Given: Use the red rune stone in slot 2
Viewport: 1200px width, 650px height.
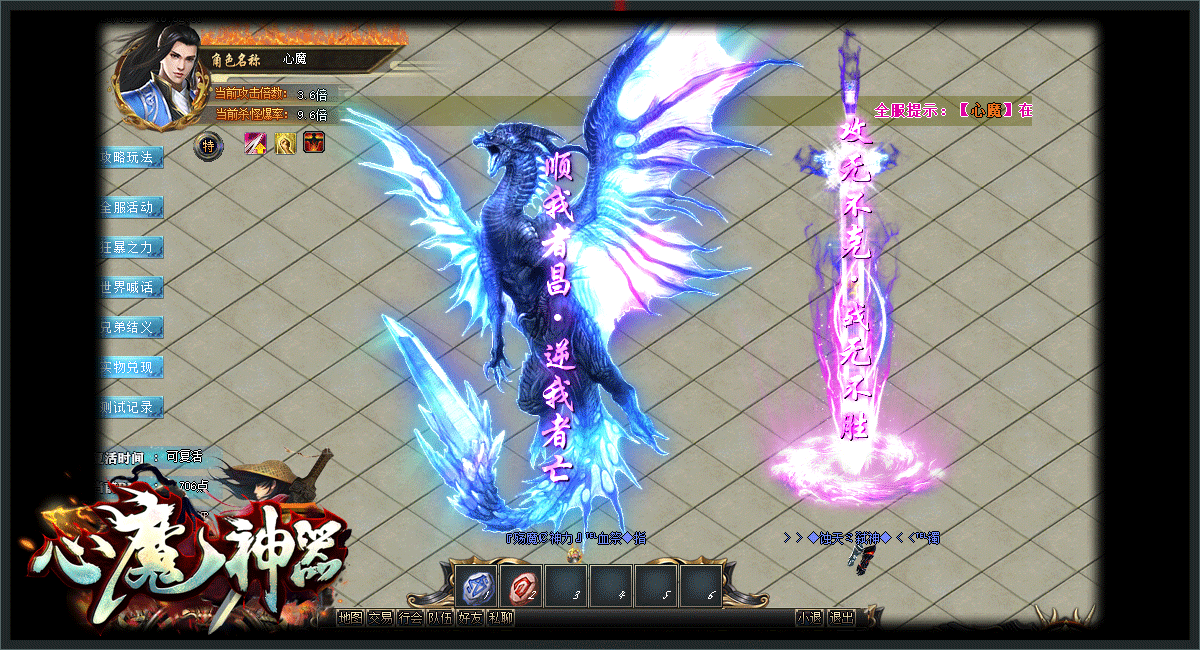Looking at the screenshot, I should (521, 586).
